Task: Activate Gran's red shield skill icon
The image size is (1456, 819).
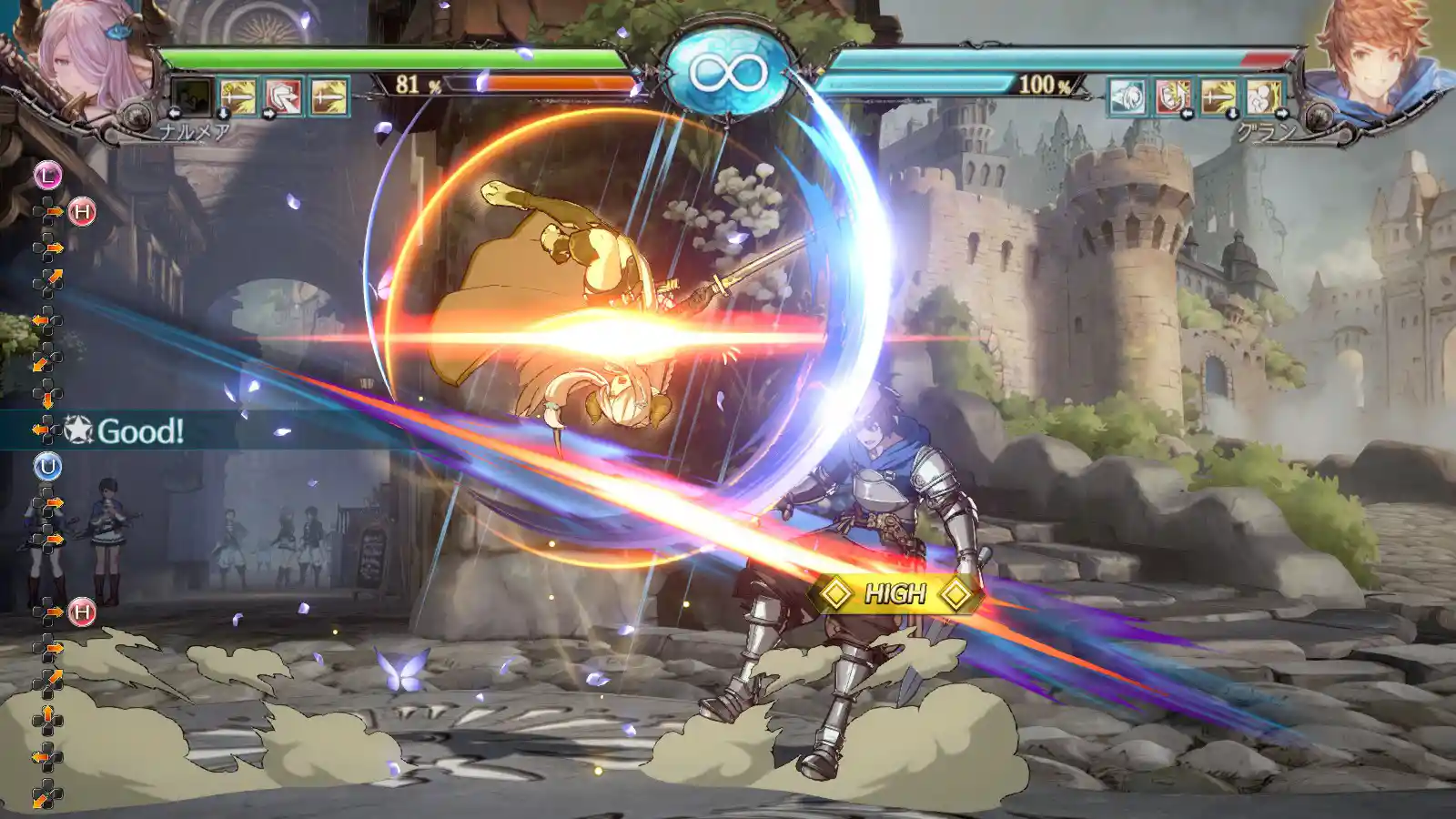Action: [1173, 96]
